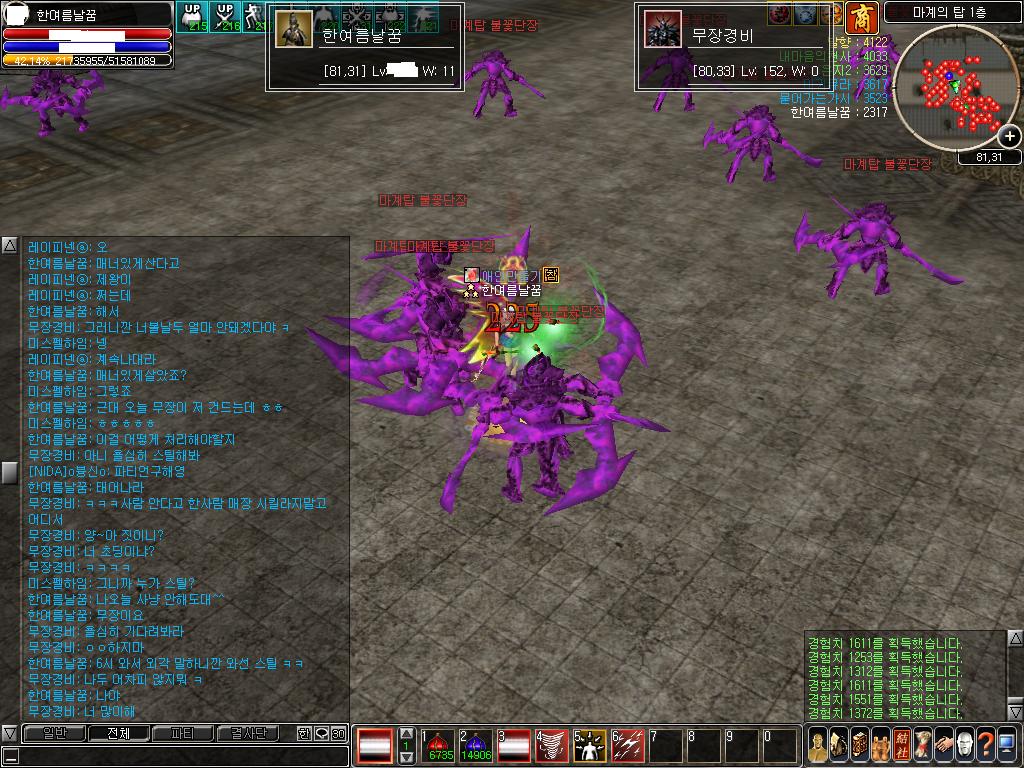This screenshot has width=1024, height=768.
Task: Click the hotbar page up arrow
Action: 406,733
